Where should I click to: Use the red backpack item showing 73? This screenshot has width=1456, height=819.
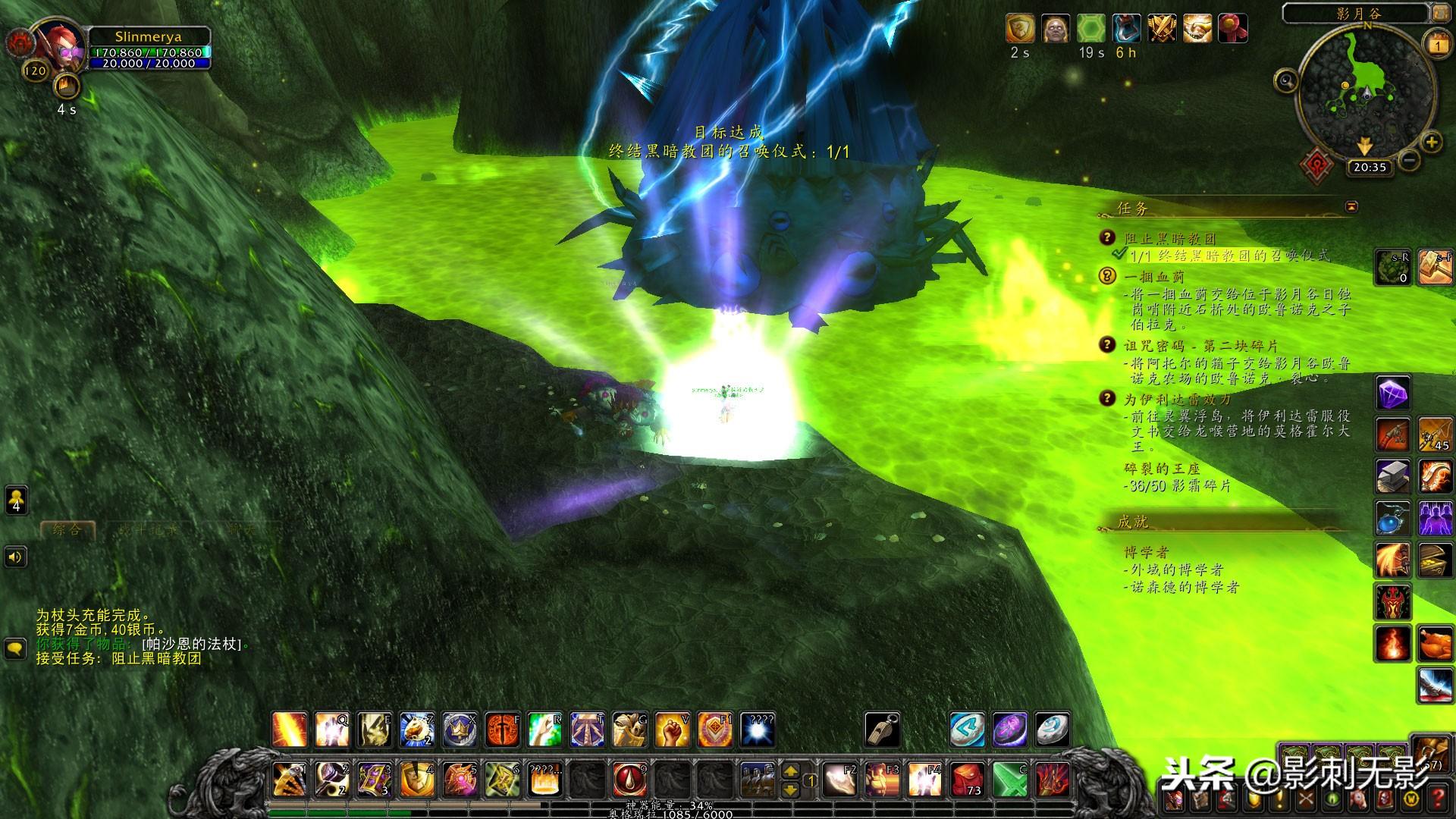(968, 780)
